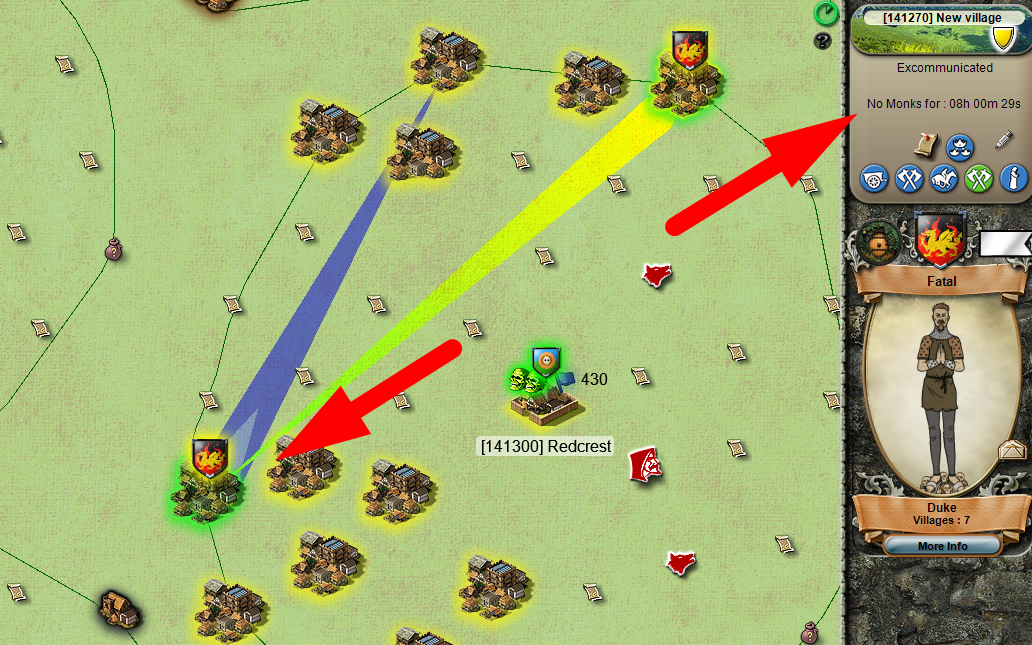Send monks using the monk icon
The height and width of the screenshot is (645, 1032).
pyautogui.click(x=1012, y=180)
